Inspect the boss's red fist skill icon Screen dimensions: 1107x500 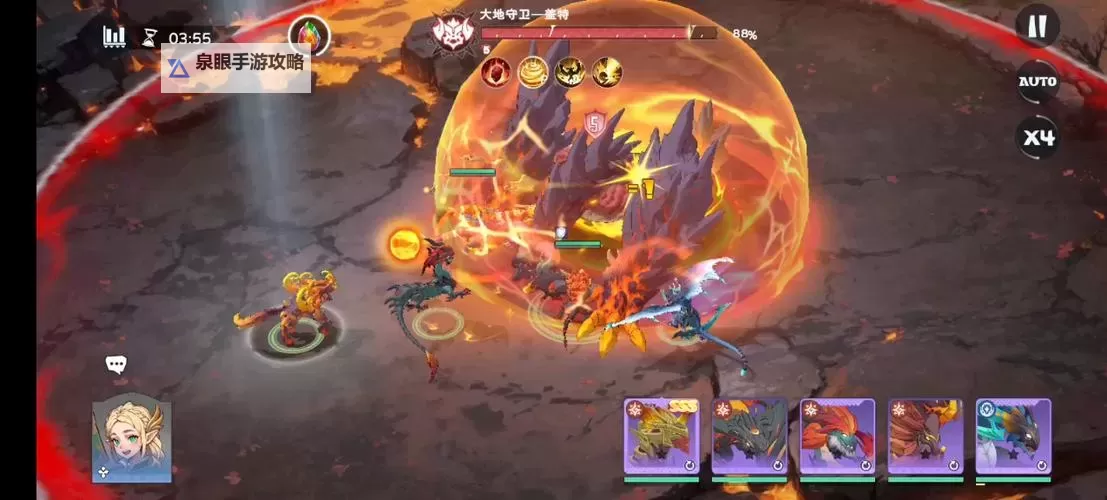(x=497, y=72)
